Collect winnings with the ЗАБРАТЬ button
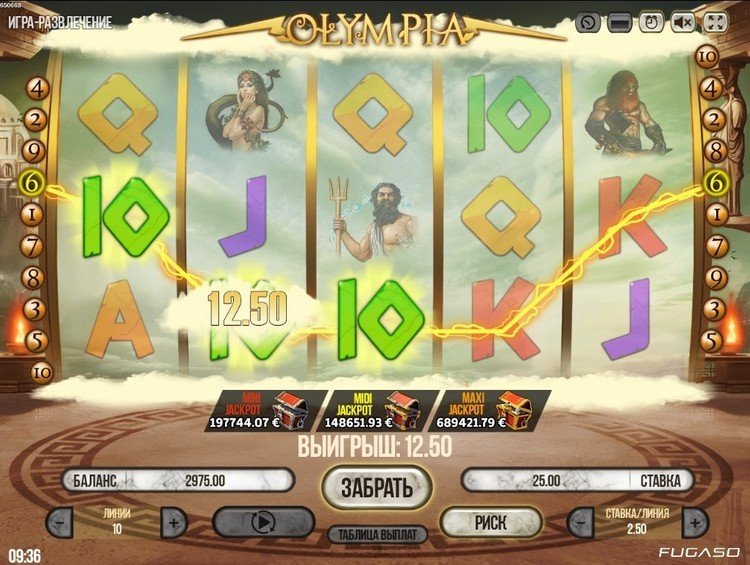 [x=376, y=487]
